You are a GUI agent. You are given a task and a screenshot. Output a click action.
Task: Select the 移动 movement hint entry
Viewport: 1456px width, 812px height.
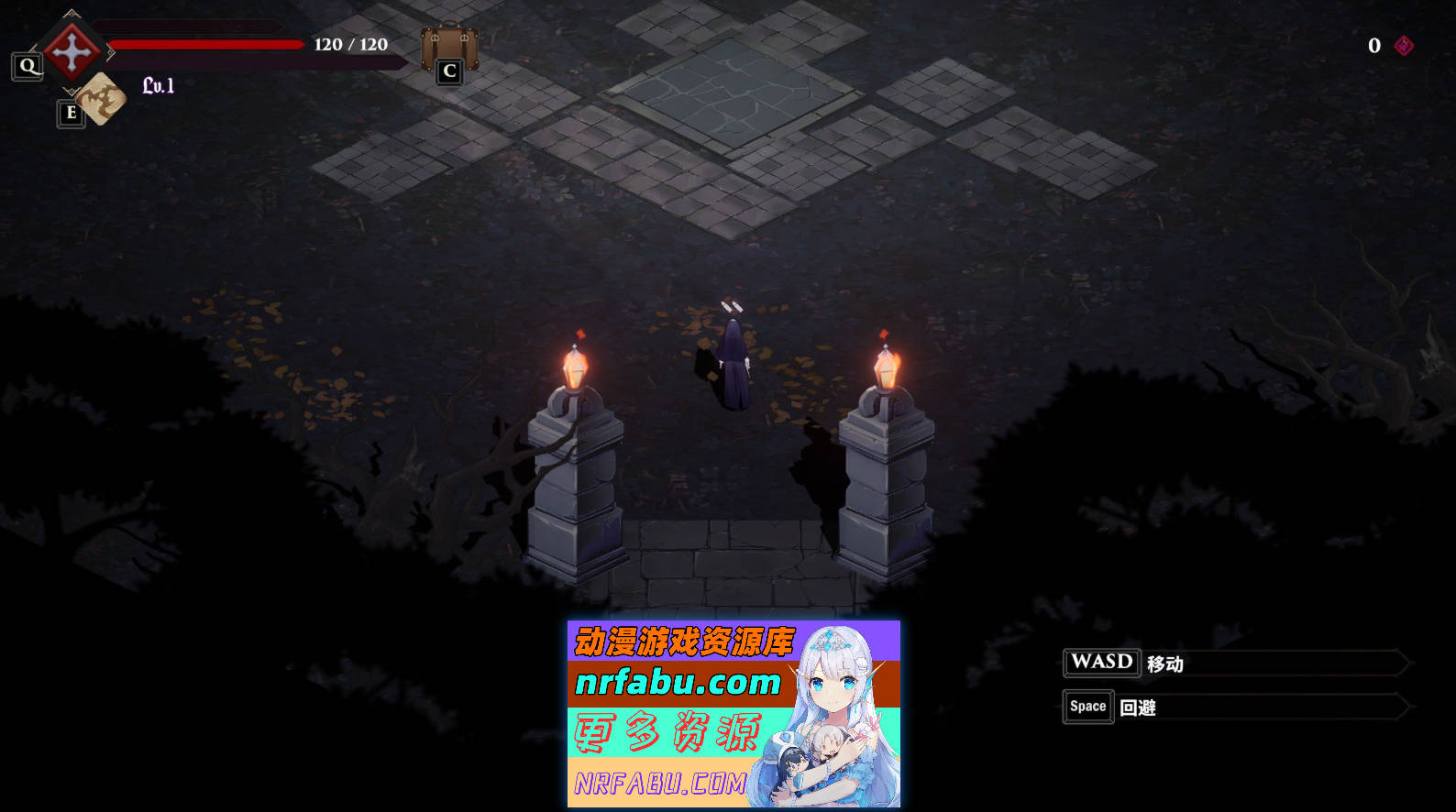(x=1163, y=663)
